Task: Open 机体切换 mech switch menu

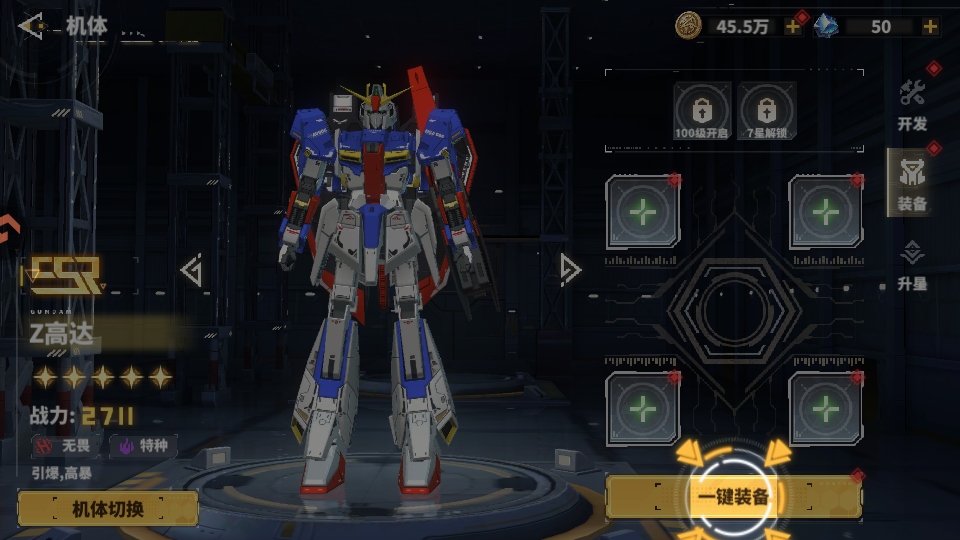Action: coord(108,508)
